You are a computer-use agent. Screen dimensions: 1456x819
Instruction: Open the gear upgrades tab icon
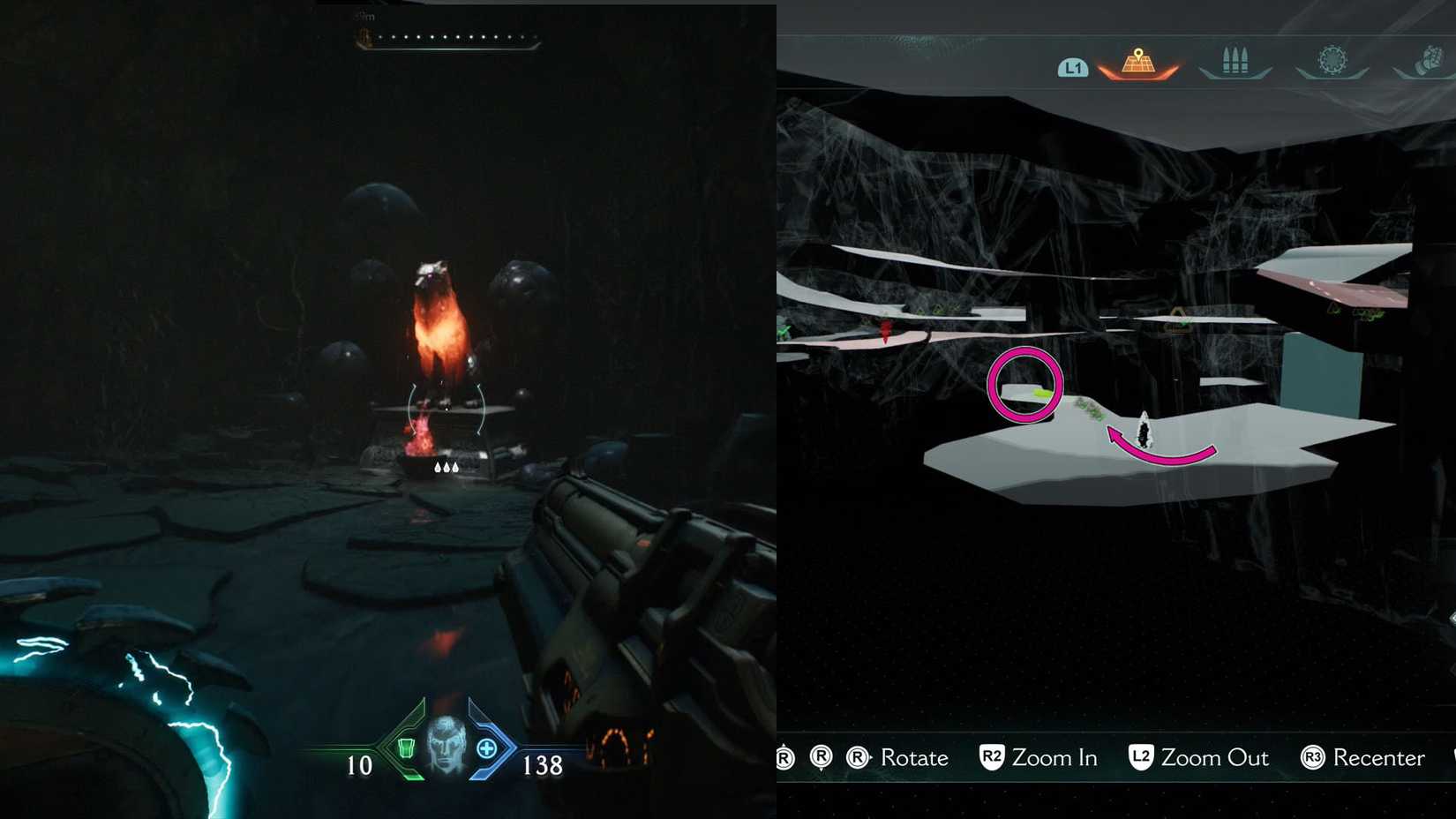pos(1332,58)
